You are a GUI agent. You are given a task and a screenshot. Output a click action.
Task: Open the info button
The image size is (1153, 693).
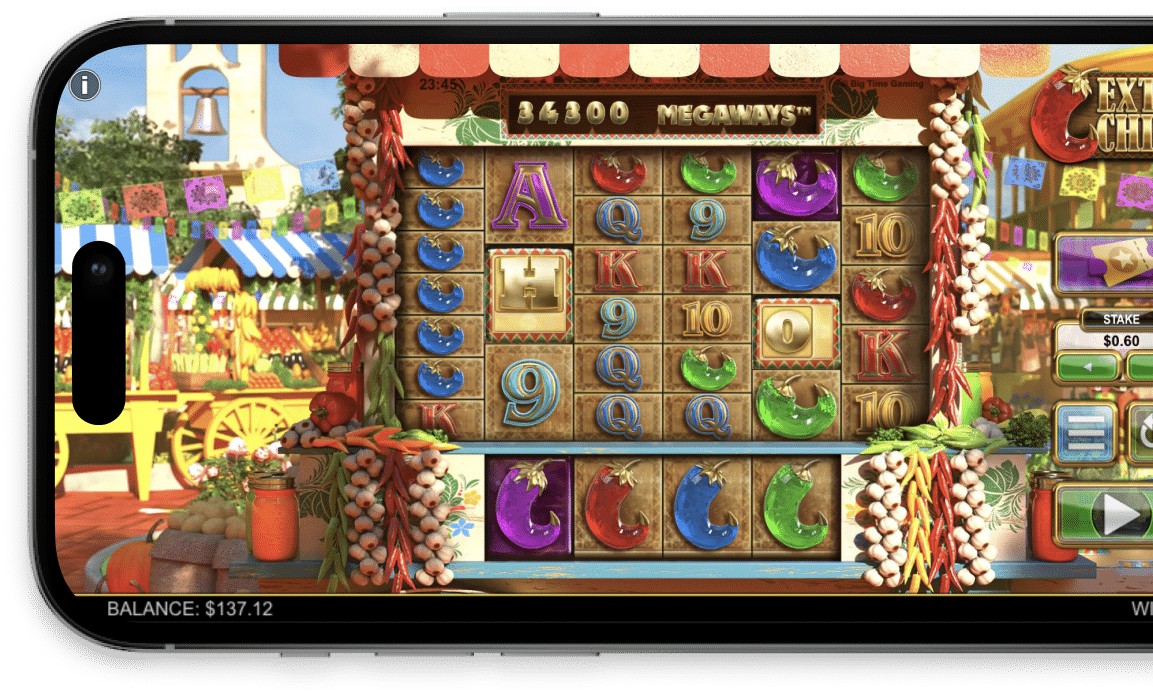(86, 85)
